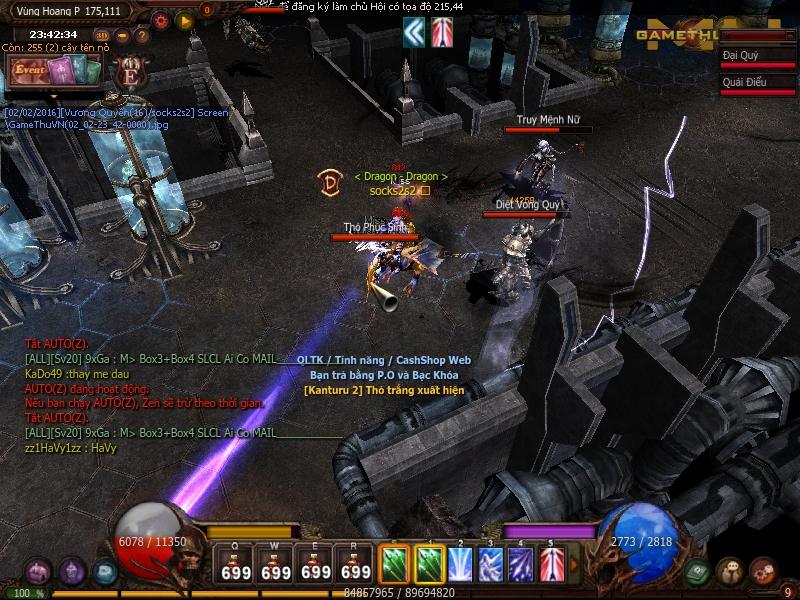Use the potion in slot Q
This screenshot has height=600, width=800.
236,565
